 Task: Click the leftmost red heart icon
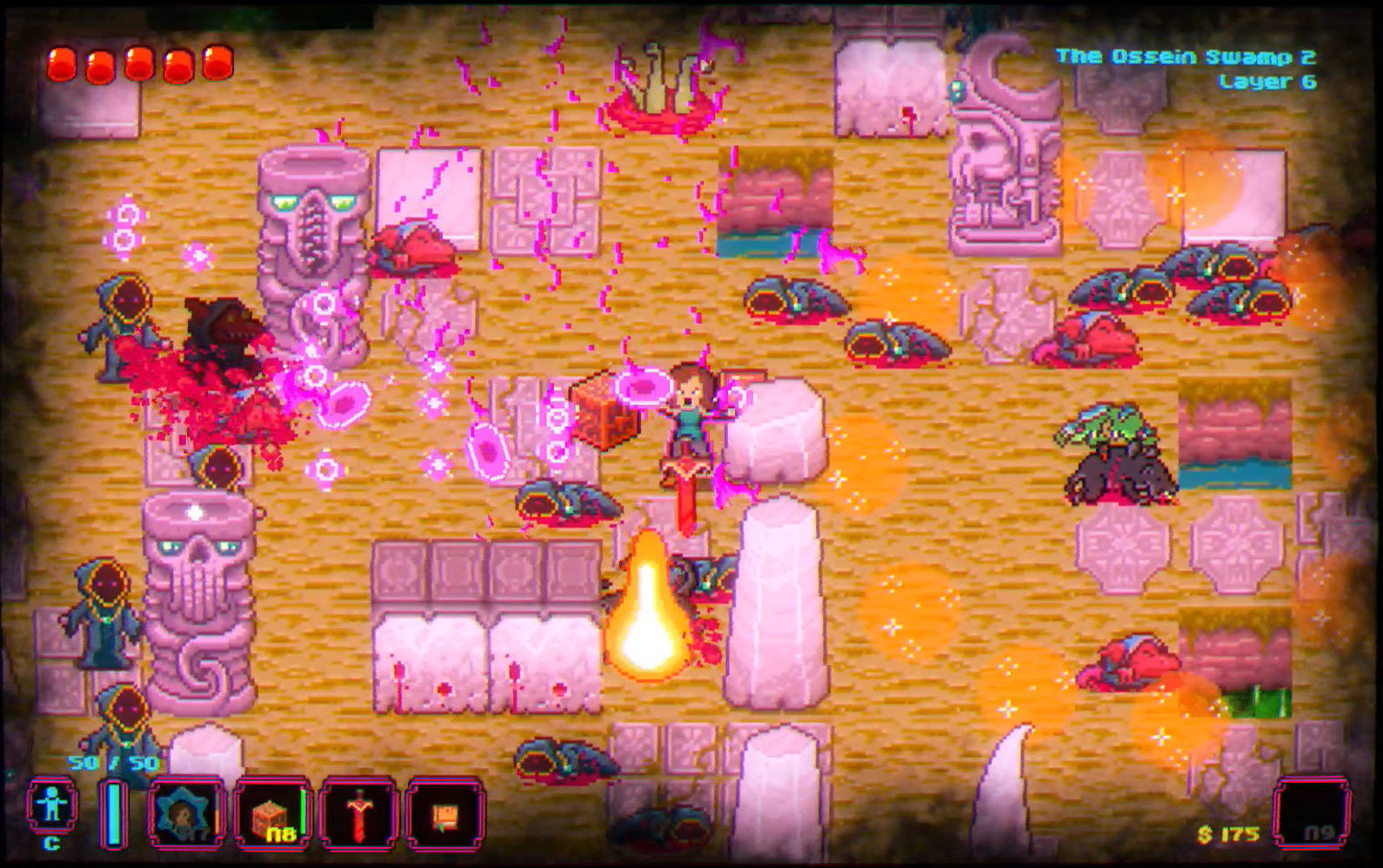[x=63, y=63]
